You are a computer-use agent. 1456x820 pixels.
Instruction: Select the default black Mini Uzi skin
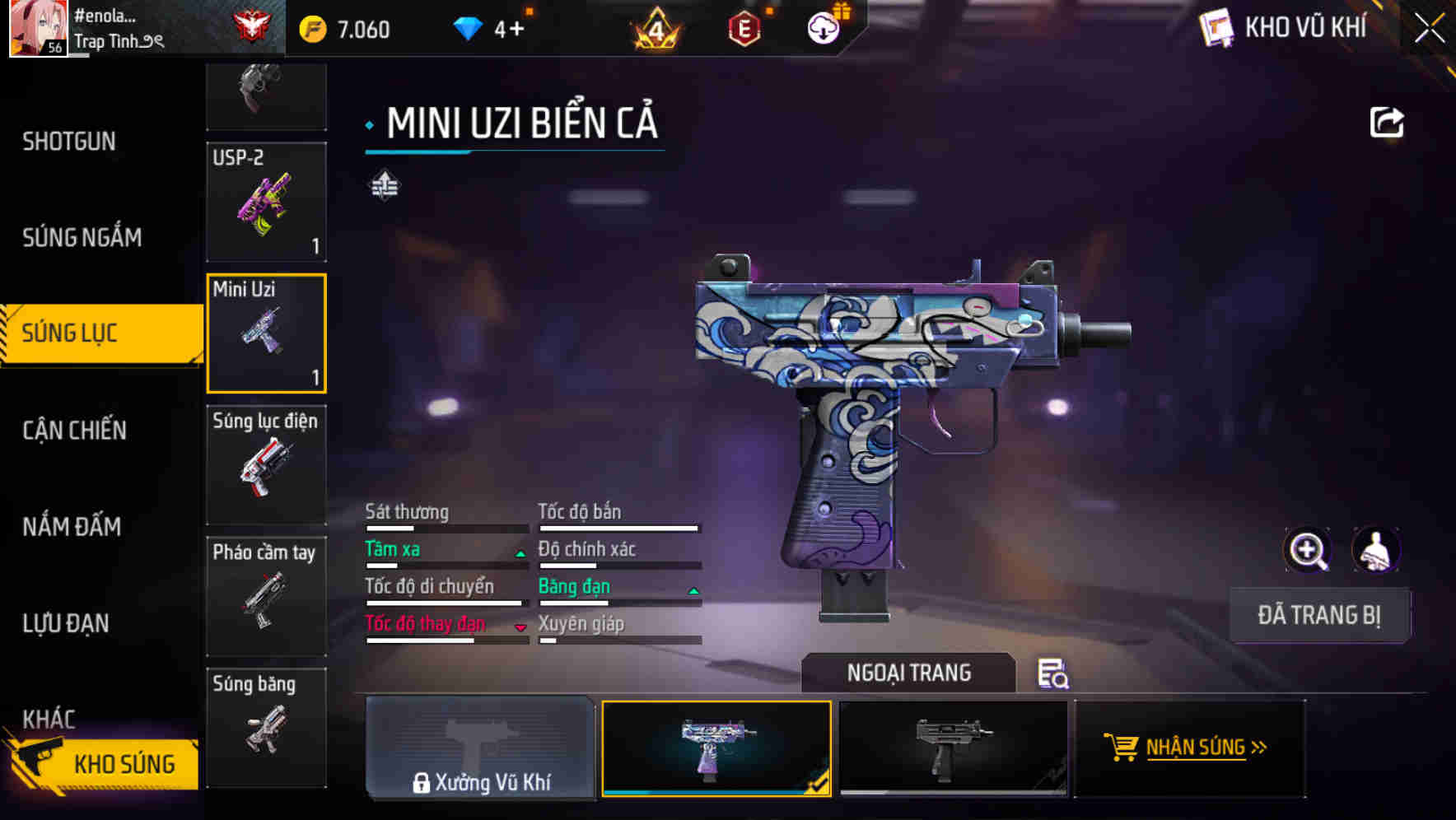click(953, 748)
